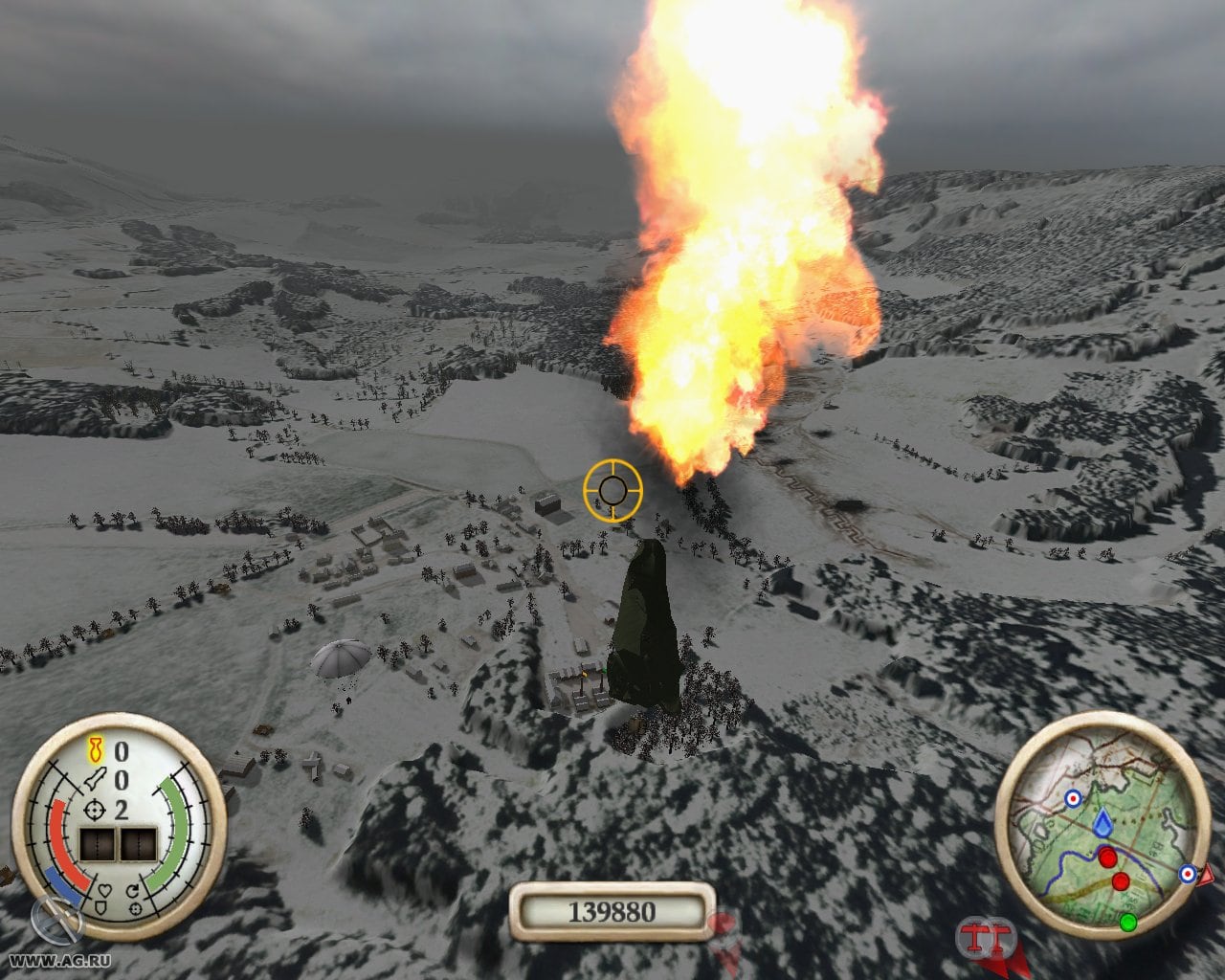
Task: Select the crosshair gun weapon icon
Action: [96, 810]
